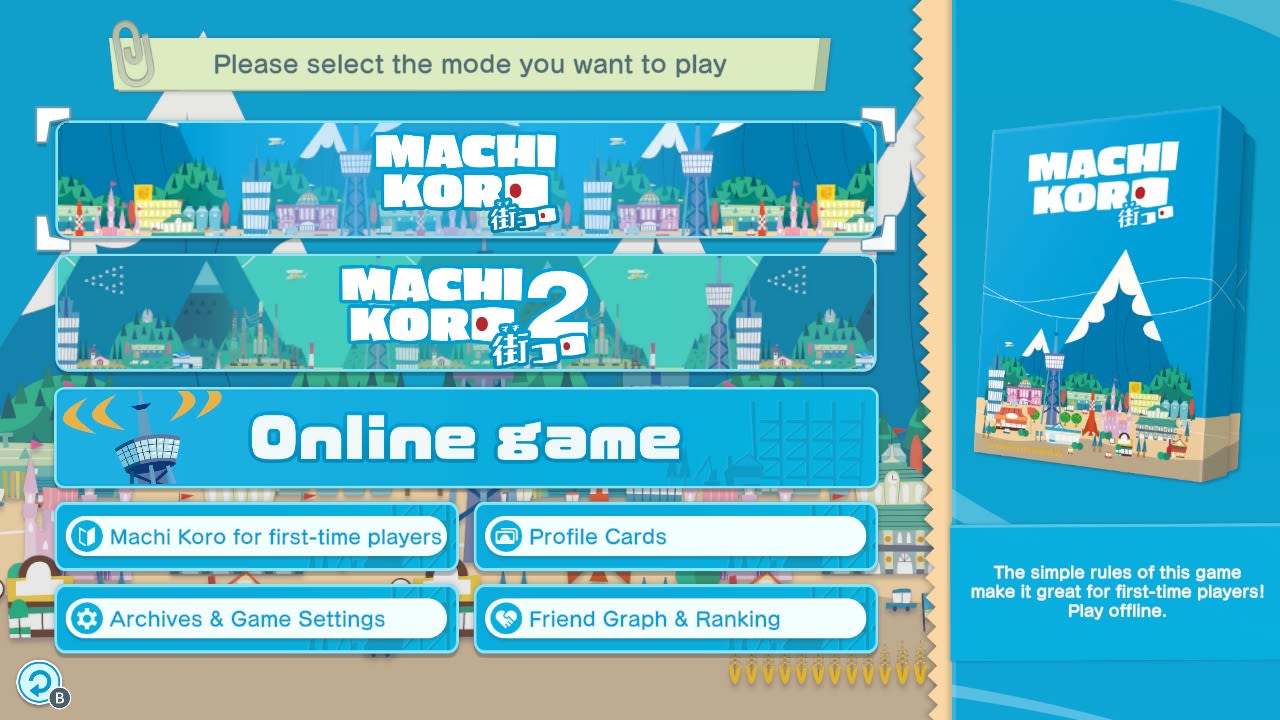The image size is (1280, 720).
Task: Click the handshake heart icon for Friend Graph
Action: point(504,619)
